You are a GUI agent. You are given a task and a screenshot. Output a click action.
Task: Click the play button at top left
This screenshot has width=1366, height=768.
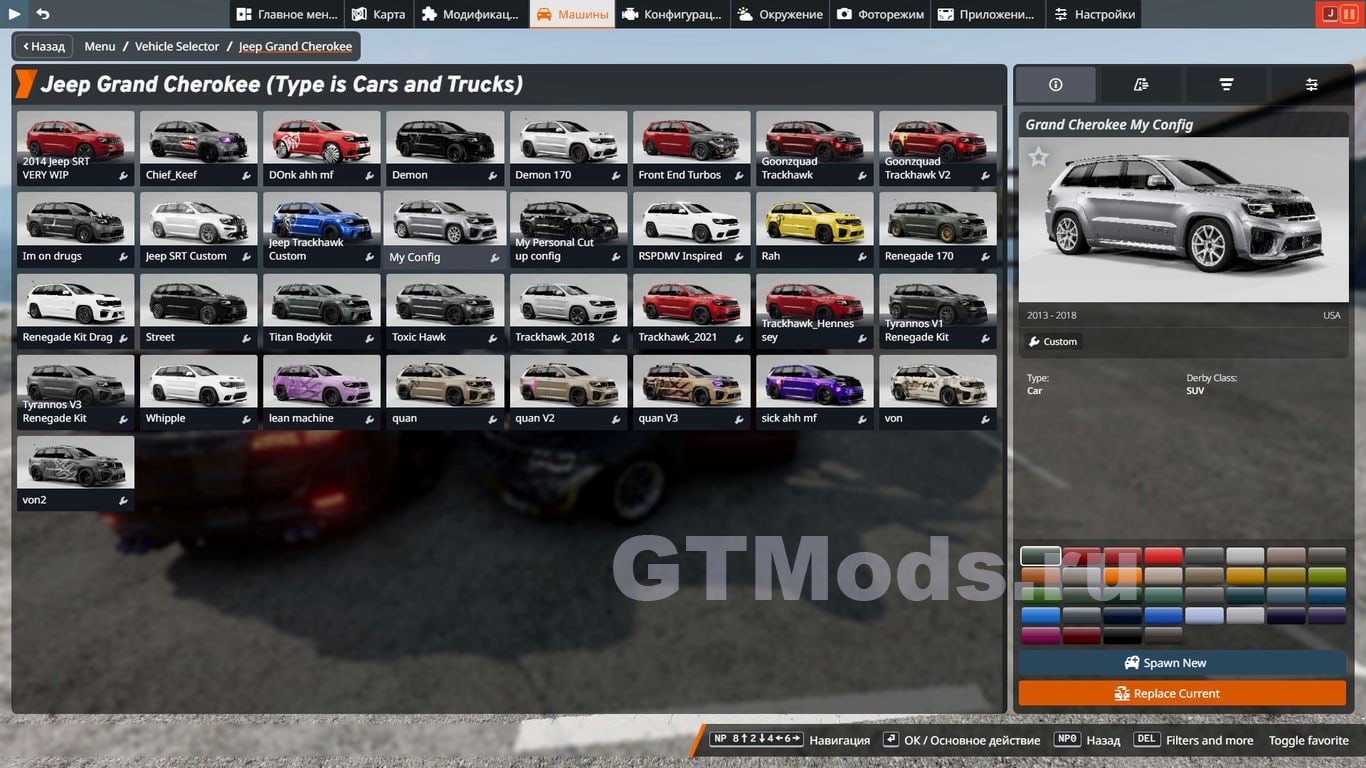(x=15, y=14)
